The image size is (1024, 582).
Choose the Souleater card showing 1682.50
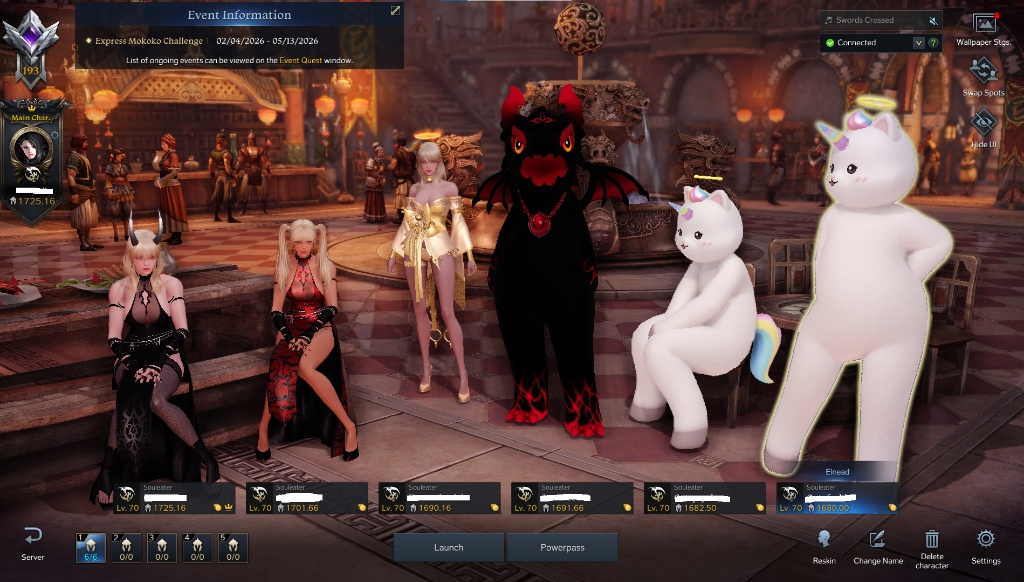click(x=704, y=498)
